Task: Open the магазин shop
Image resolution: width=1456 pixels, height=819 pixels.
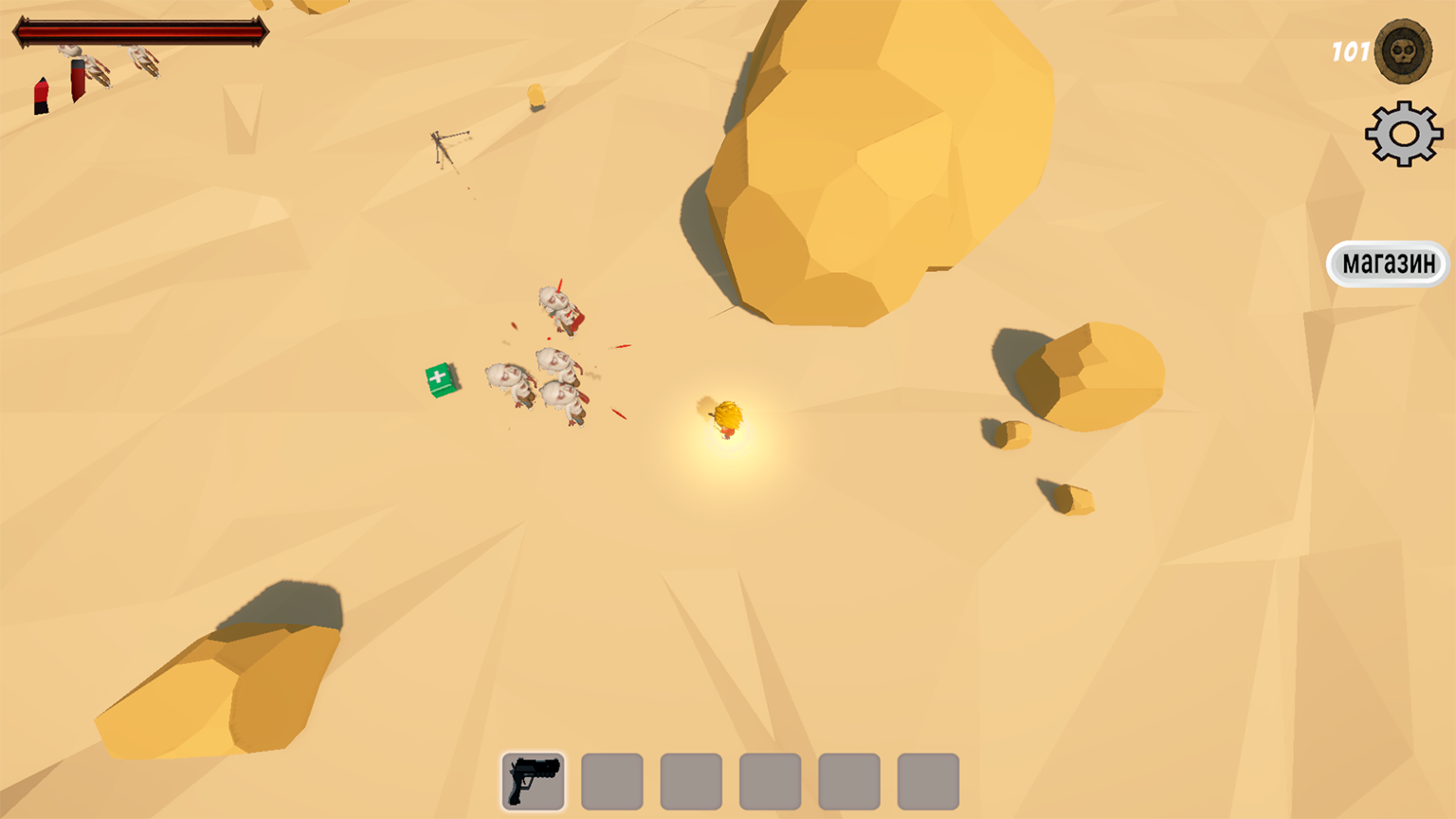Action: (x=1387, y=263)
